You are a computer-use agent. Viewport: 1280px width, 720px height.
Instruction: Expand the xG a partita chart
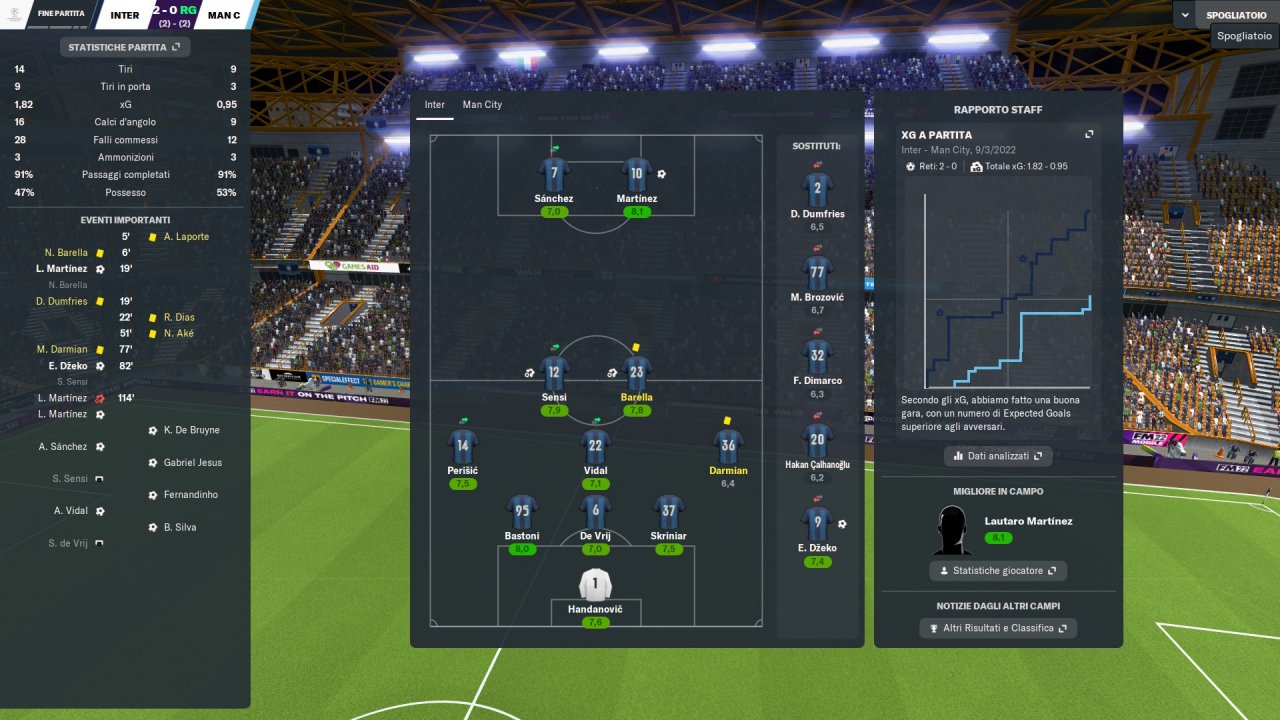pos(1089,135)
